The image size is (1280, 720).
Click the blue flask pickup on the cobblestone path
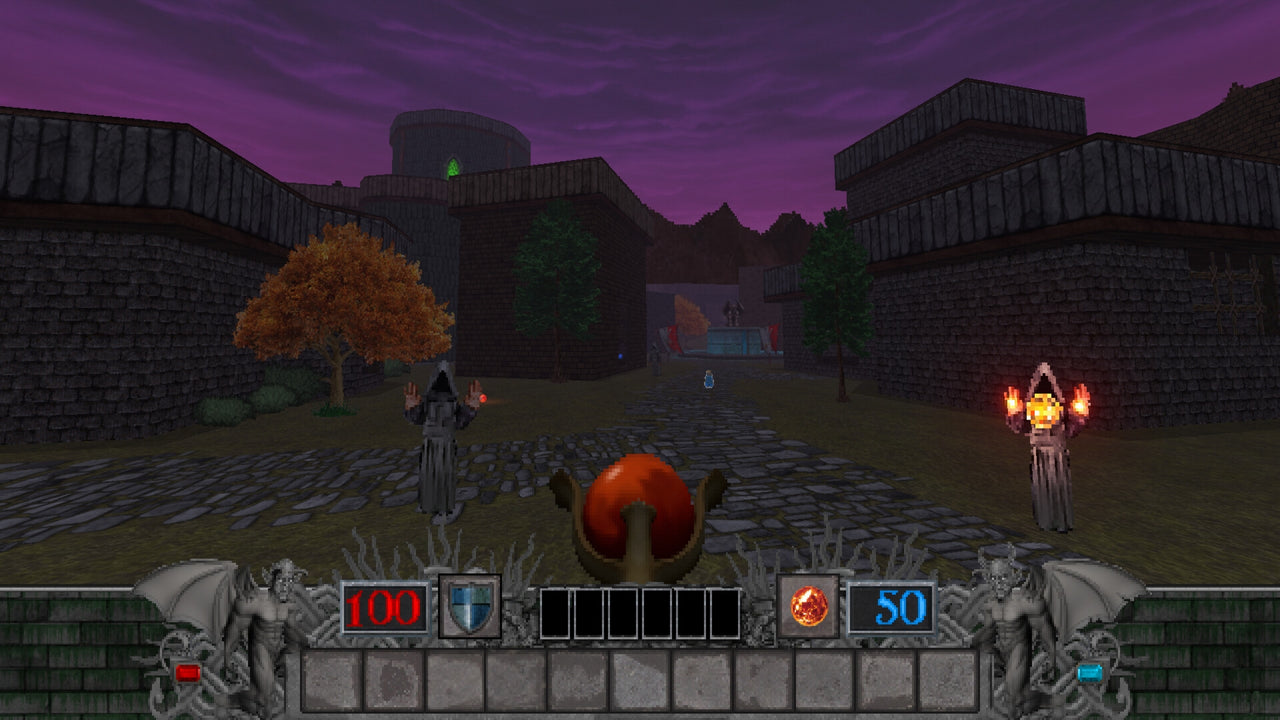708,378
